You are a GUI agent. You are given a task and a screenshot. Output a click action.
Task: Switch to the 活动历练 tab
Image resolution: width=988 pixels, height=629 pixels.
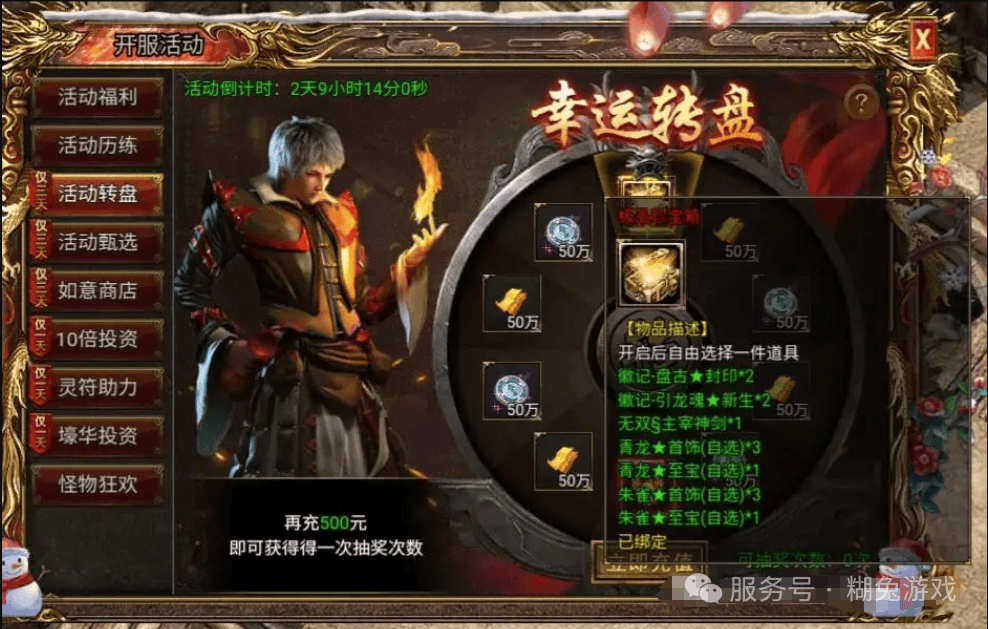(x=97, y=146)
